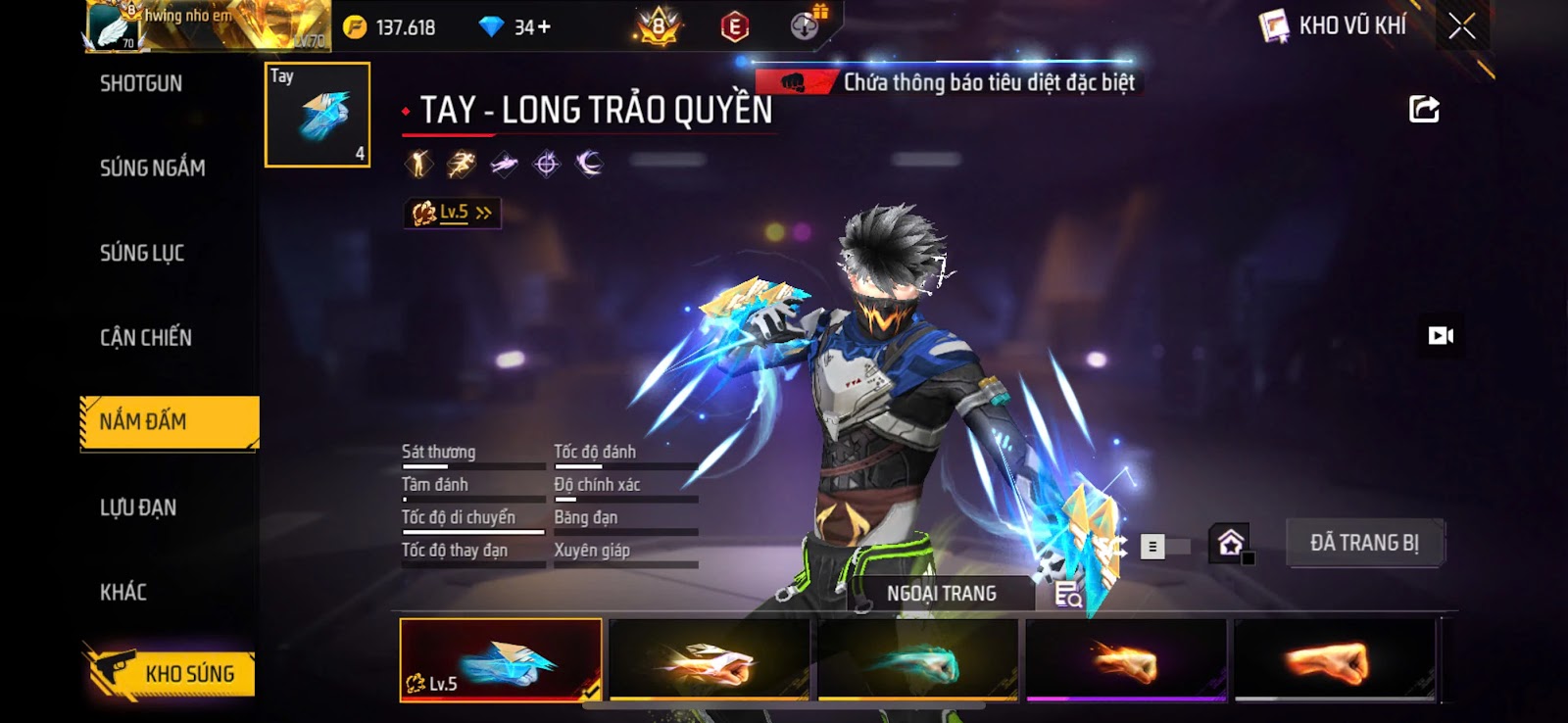Switch to the SHOTGUN weapon category
Viewport: 1568px width, 723px height.
point(141,84)
